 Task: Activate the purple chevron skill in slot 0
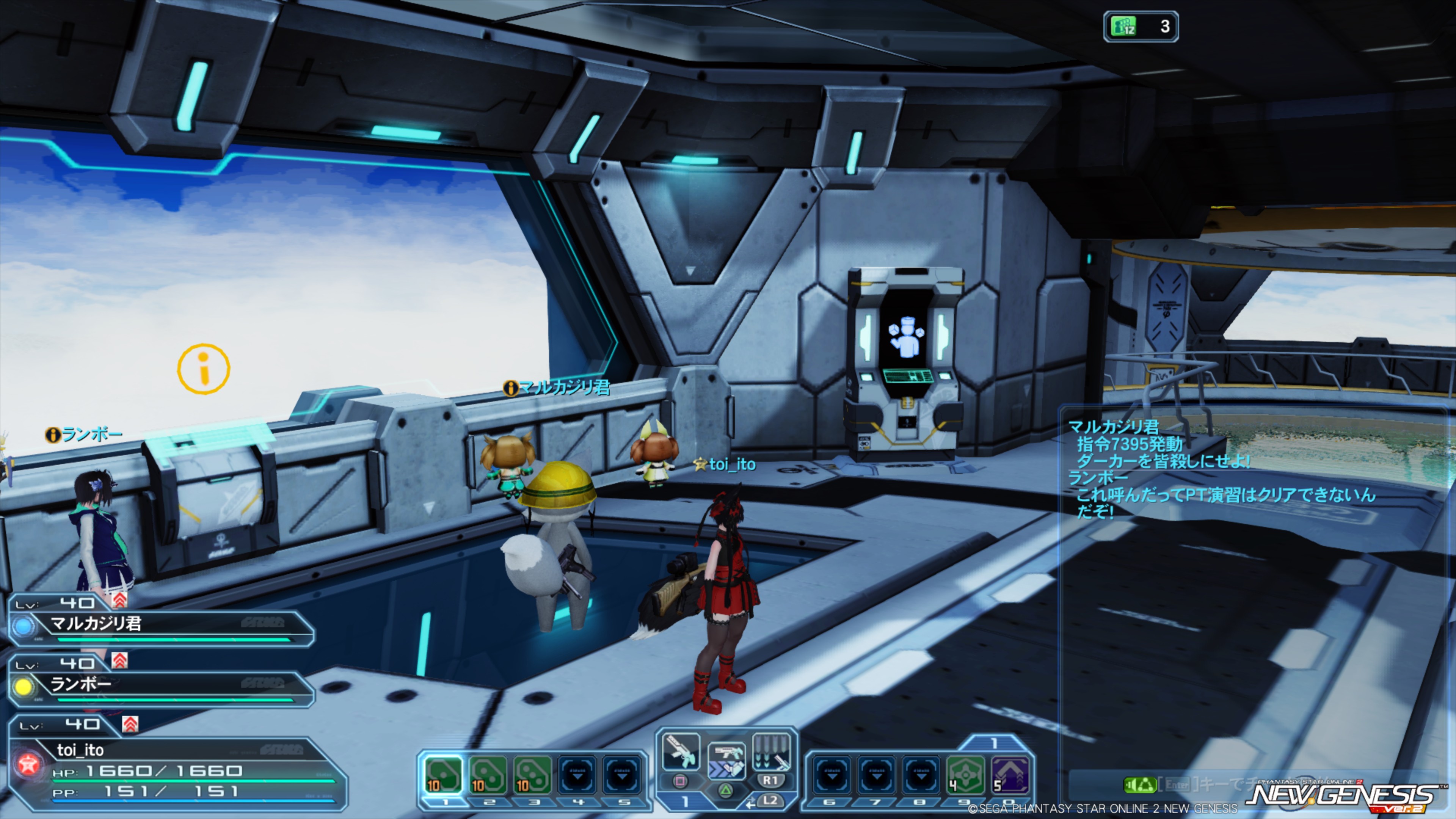click(1009, 774)
